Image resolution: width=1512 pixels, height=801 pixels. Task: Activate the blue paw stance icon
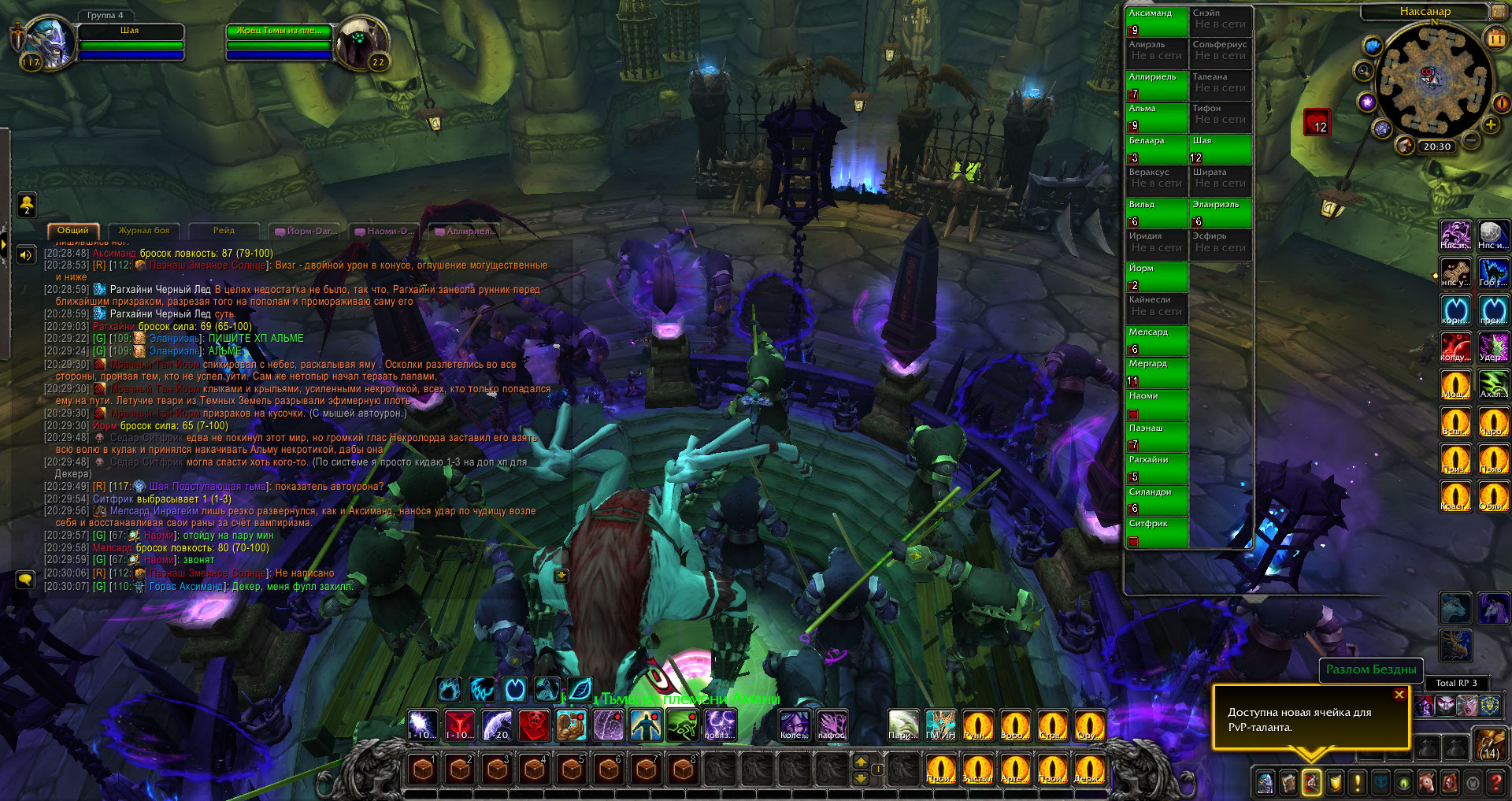coord(449,690)
